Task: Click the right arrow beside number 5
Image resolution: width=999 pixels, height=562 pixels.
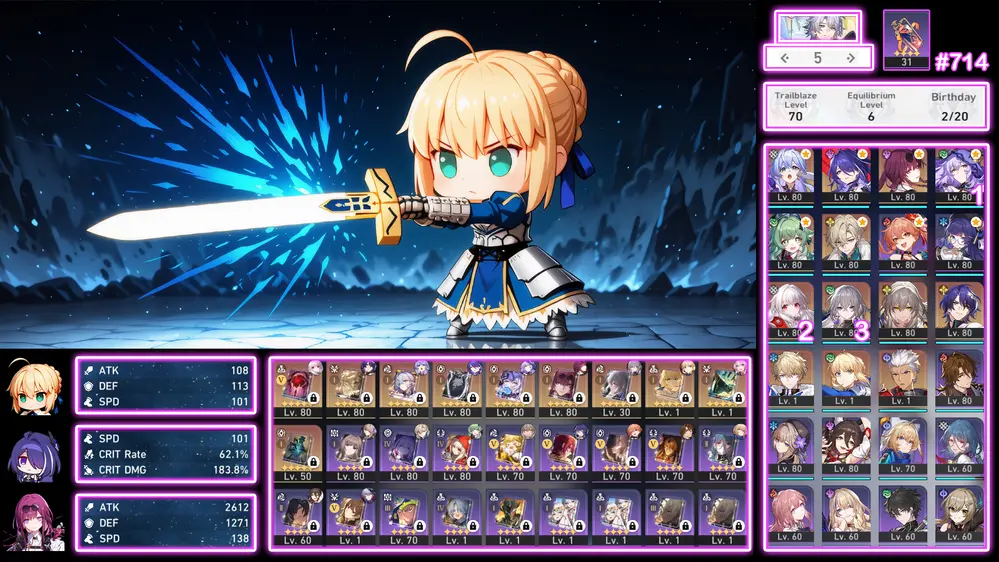Action: tap(851, 58)
